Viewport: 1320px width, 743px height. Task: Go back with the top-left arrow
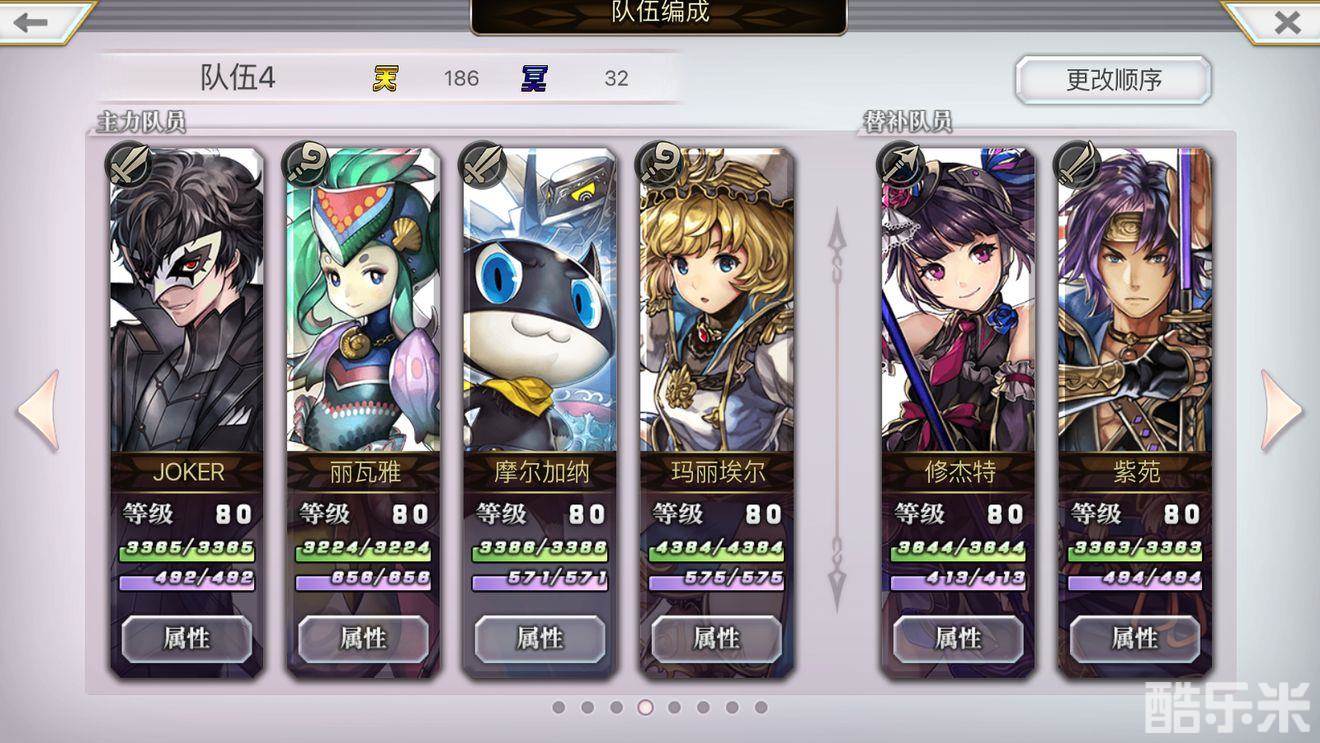[x=32, y=22]
